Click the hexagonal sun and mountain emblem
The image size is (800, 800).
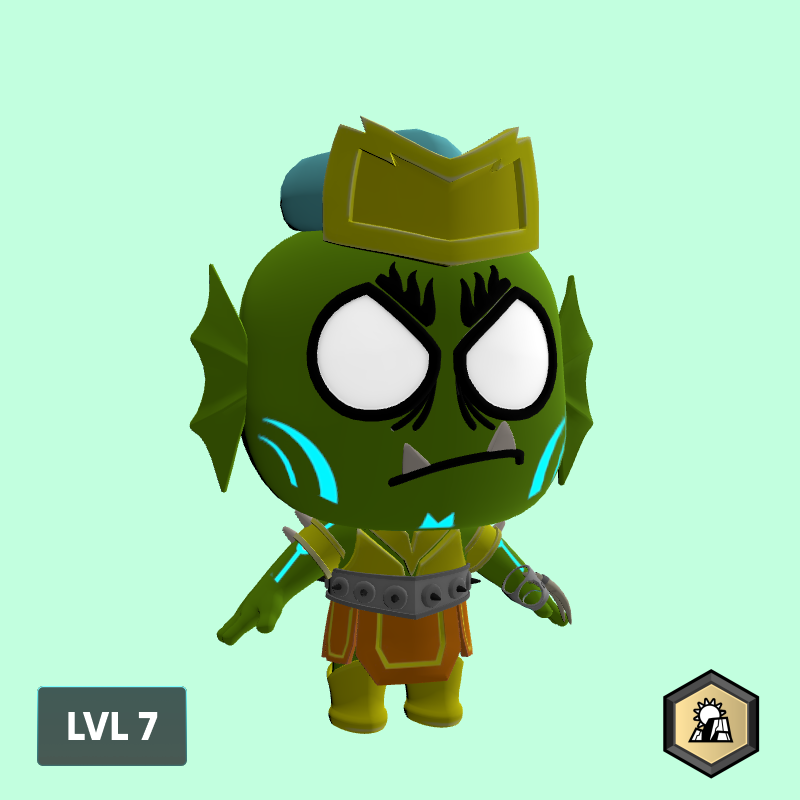(711, 724)
